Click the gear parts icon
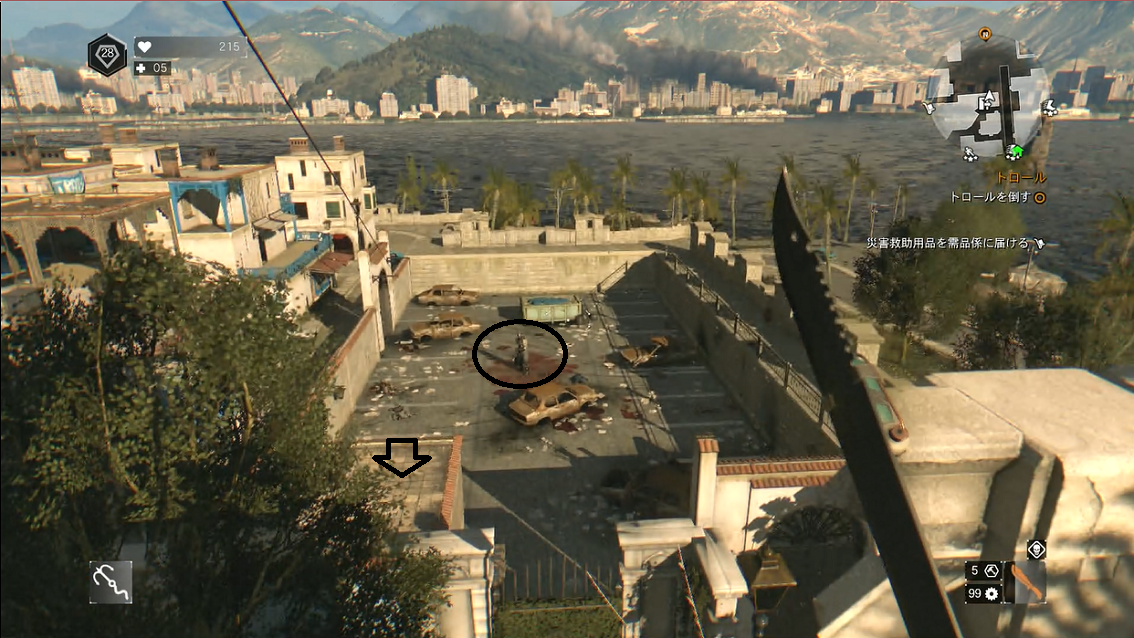1134x638 pixels. pos(993,594)
